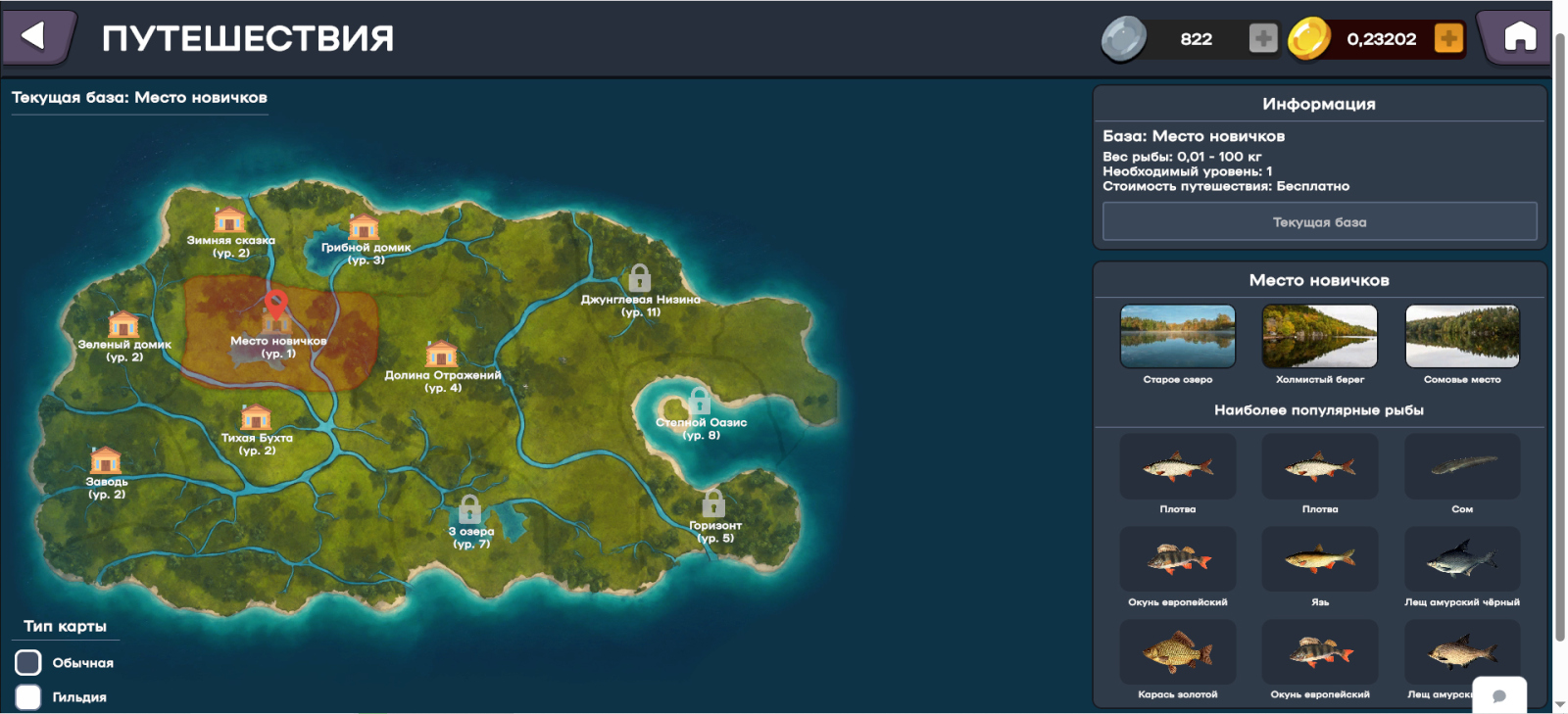Select the Тихая Бухта base
This screenshot has height=714, width=1568.
(x=256, y=418)
